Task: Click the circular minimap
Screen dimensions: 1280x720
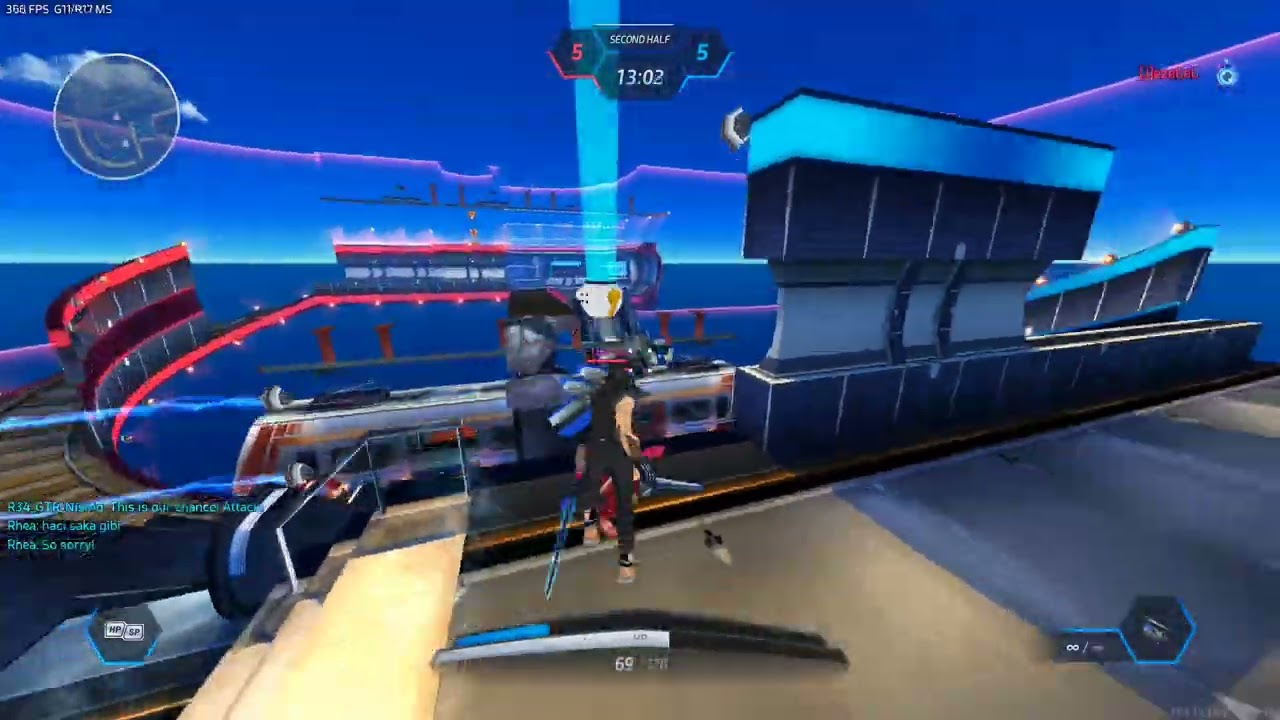Action: click(116, 117)
